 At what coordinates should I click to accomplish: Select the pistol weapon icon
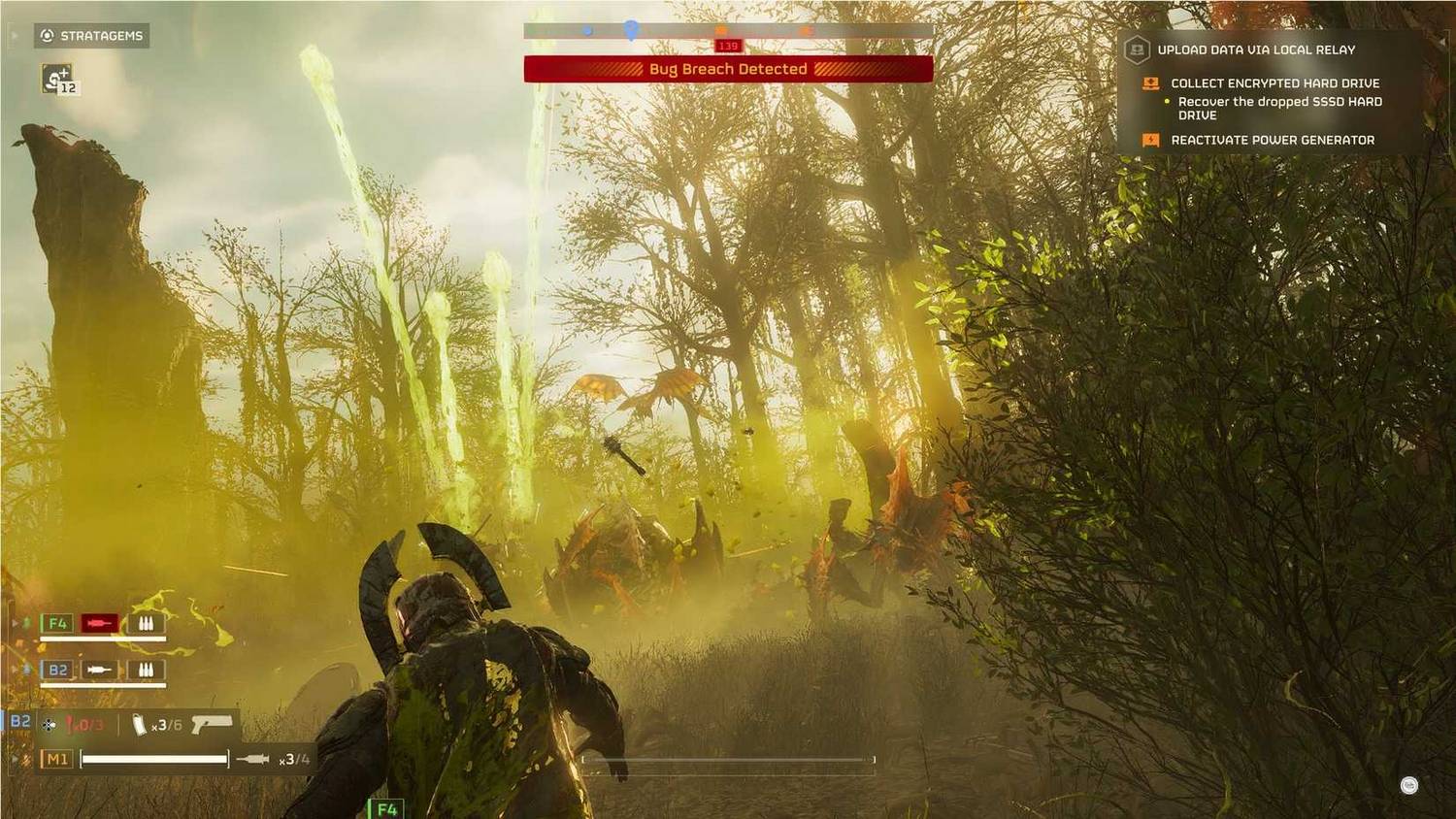pos(212,724)
